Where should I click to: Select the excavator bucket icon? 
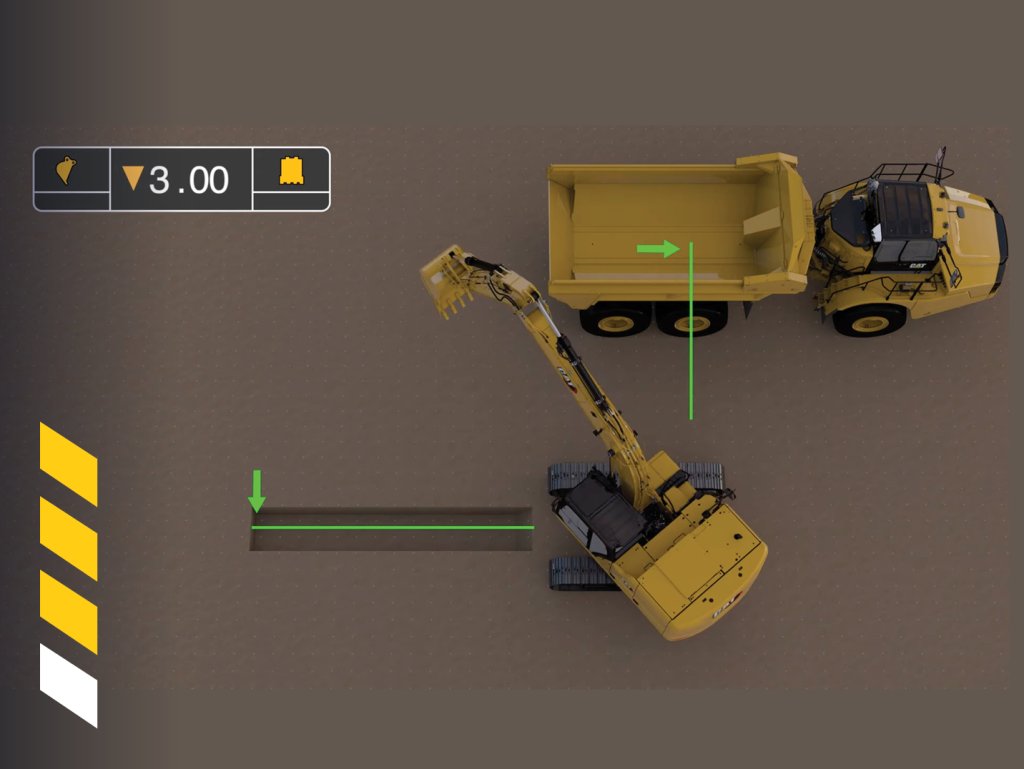(68, 171)
